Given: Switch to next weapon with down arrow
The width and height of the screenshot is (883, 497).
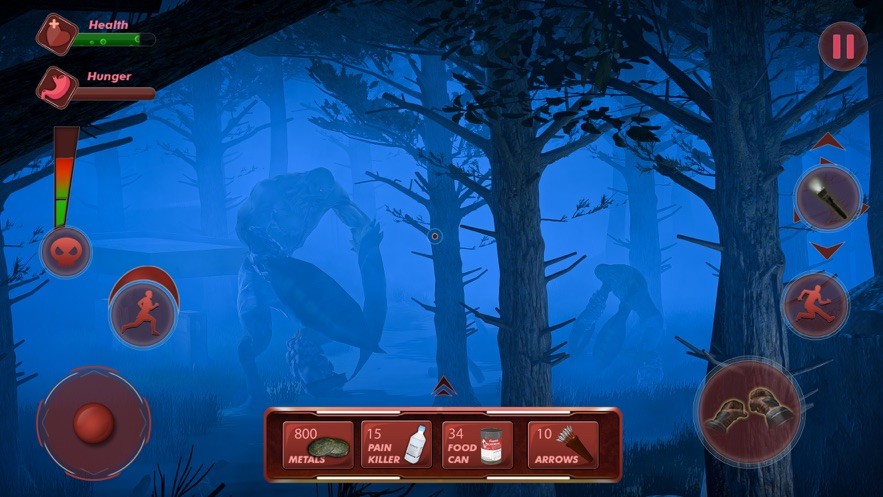Looking at the screenshot, I should pos(827,249).
